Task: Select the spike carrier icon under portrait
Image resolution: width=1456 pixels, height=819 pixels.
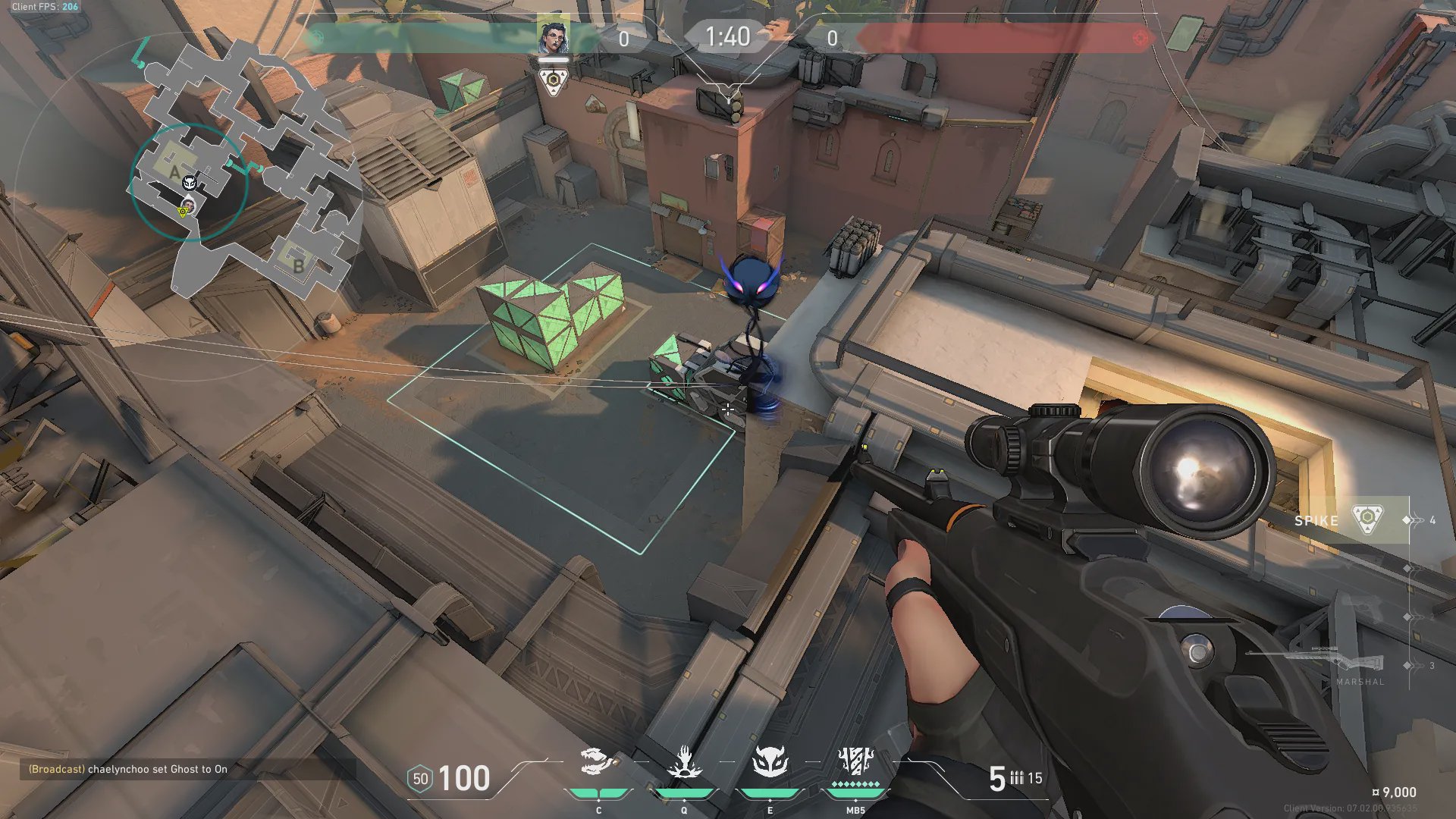Action: [x=554, y=80]
